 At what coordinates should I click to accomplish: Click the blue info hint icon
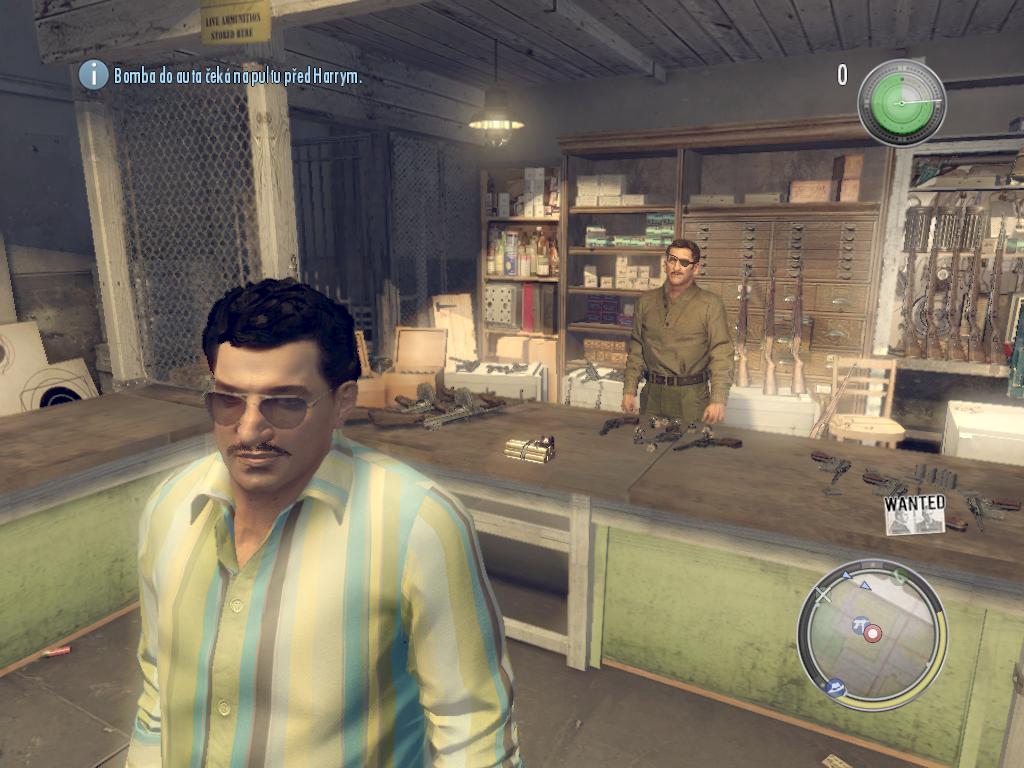[x=93, y=74]
